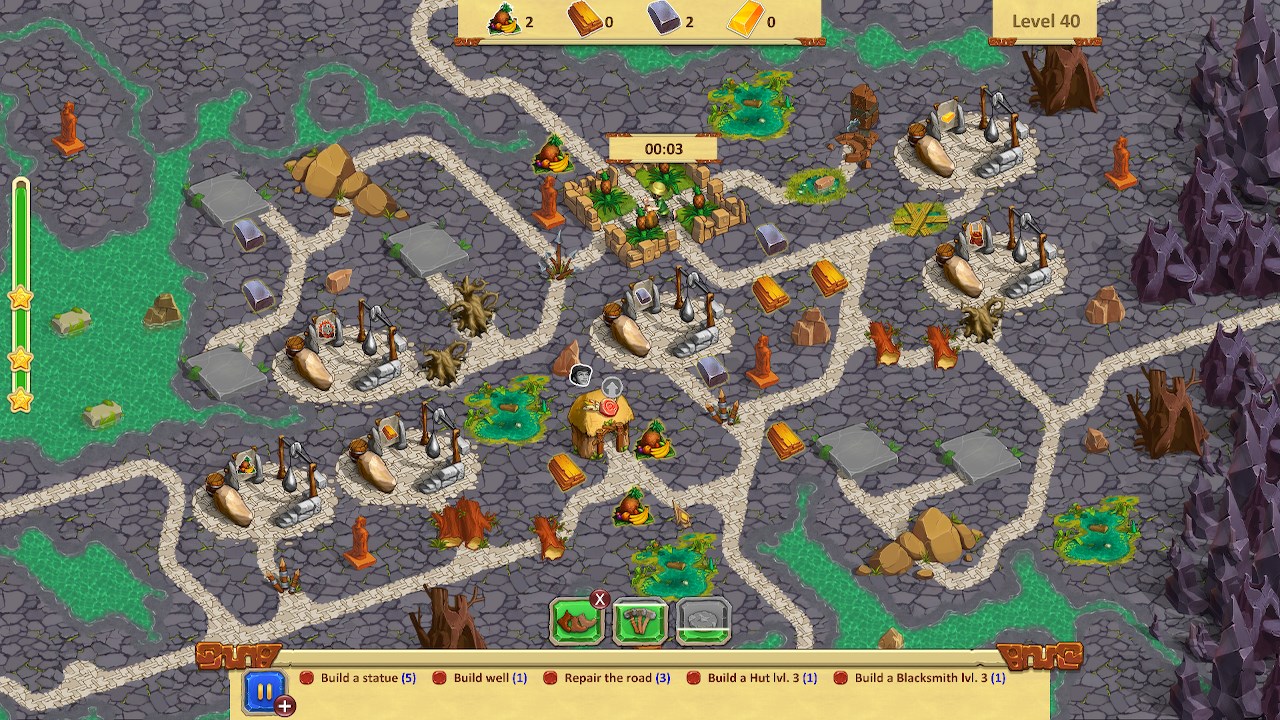Click the Level 40 label

point(1044,20)
